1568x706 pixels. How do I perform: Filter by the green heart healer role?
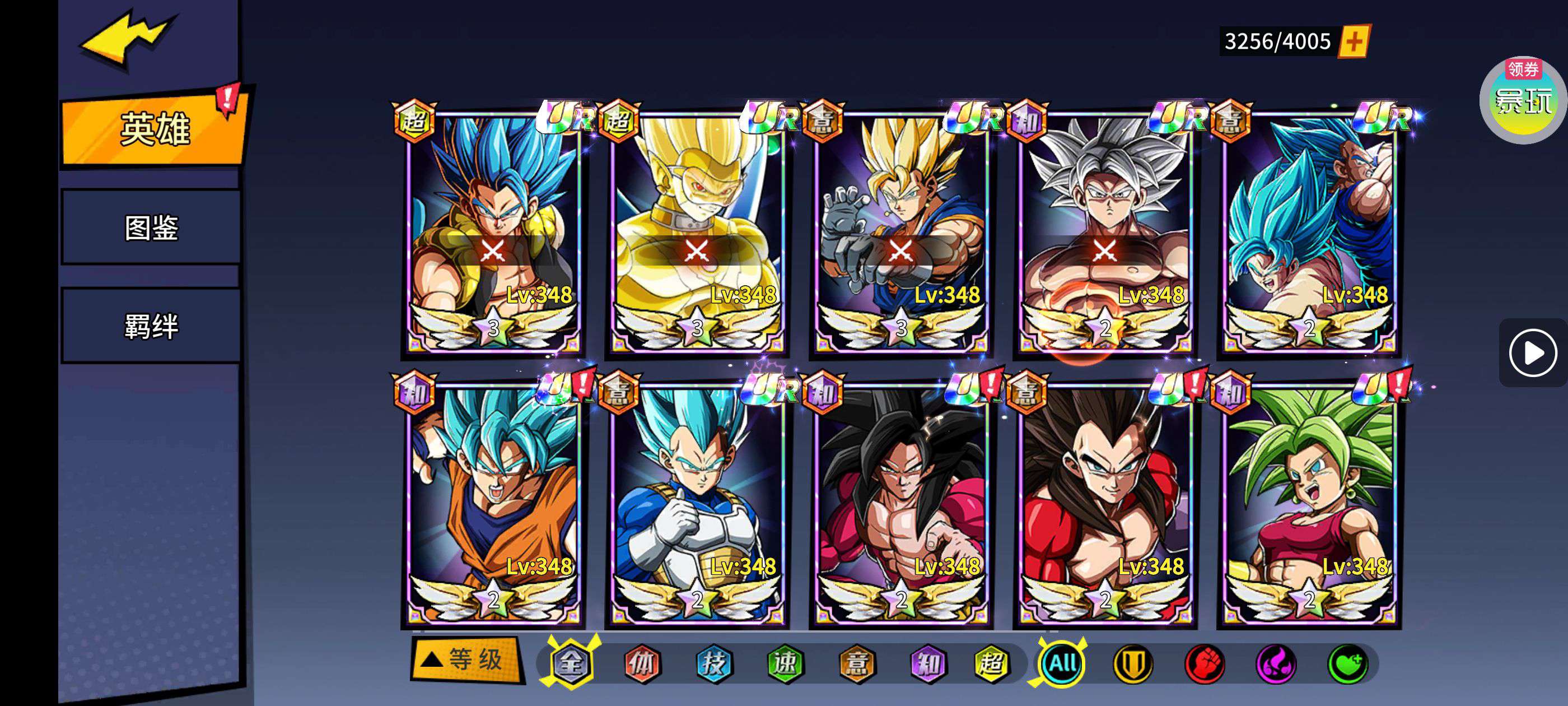1347,663
